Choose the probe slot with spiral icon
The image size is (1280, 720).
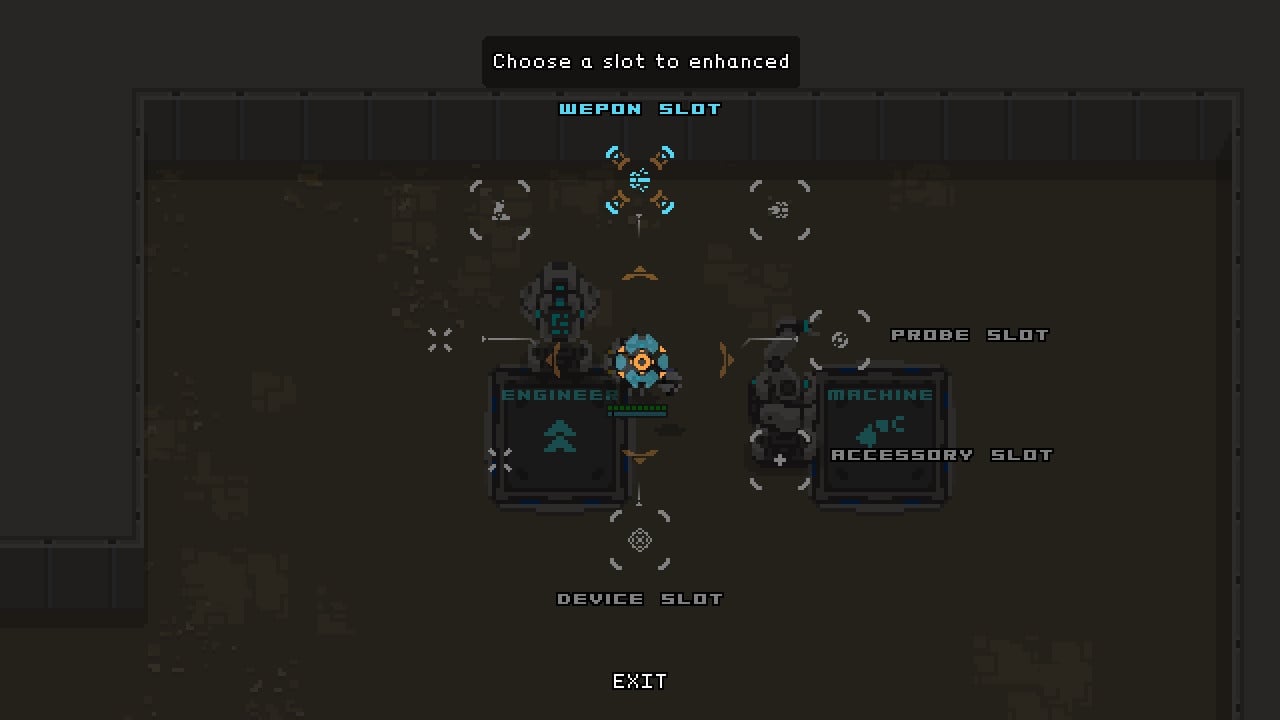[840, 340]
